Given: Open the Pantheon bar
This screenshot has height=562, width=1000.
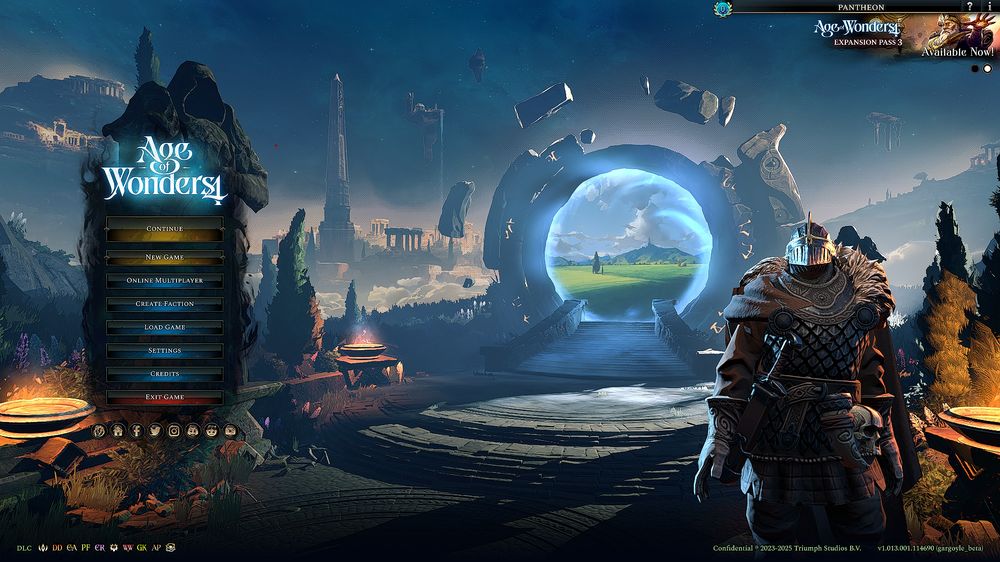Looking at the screenshot, I should (859, 7).
